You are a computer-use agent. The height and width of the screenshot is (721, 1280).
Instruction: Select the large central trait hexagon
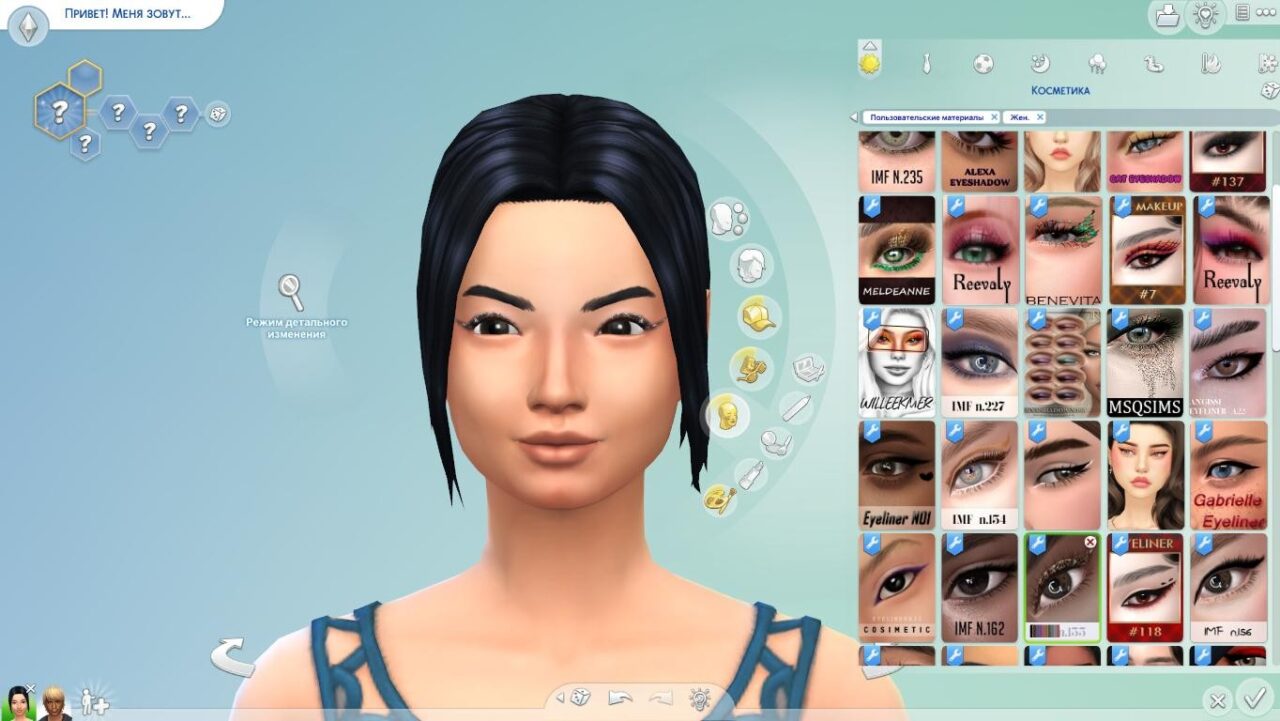point(60,109)
